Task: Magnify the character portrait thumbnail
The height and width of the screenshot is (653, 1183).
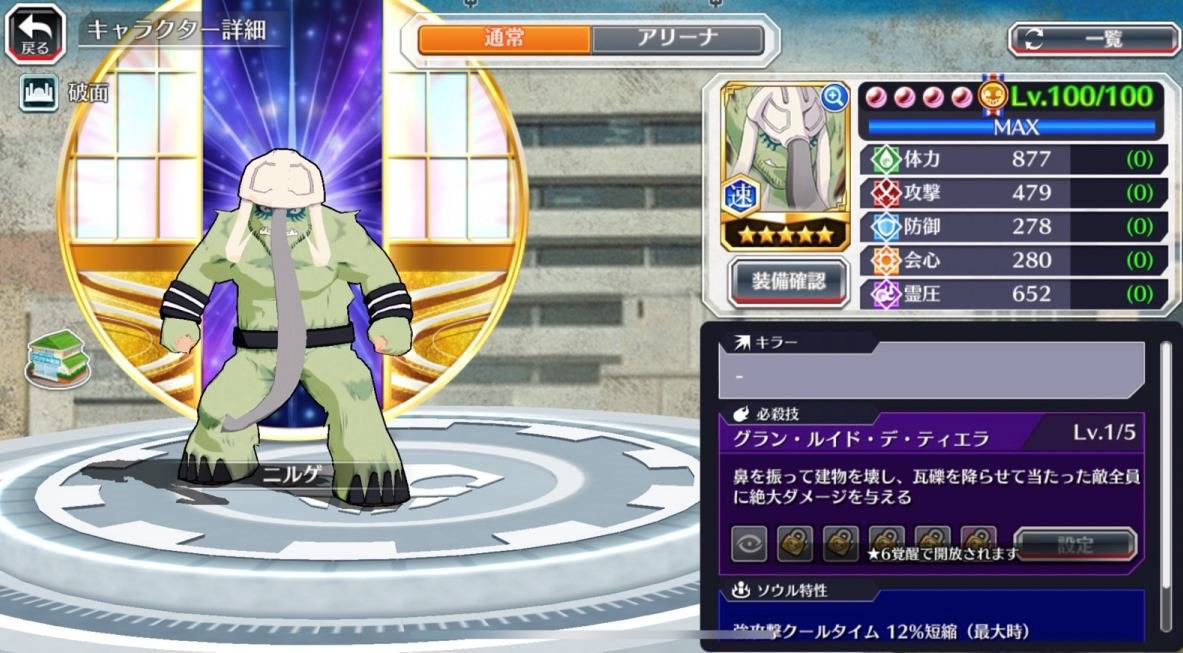Action: click(834, 97)
